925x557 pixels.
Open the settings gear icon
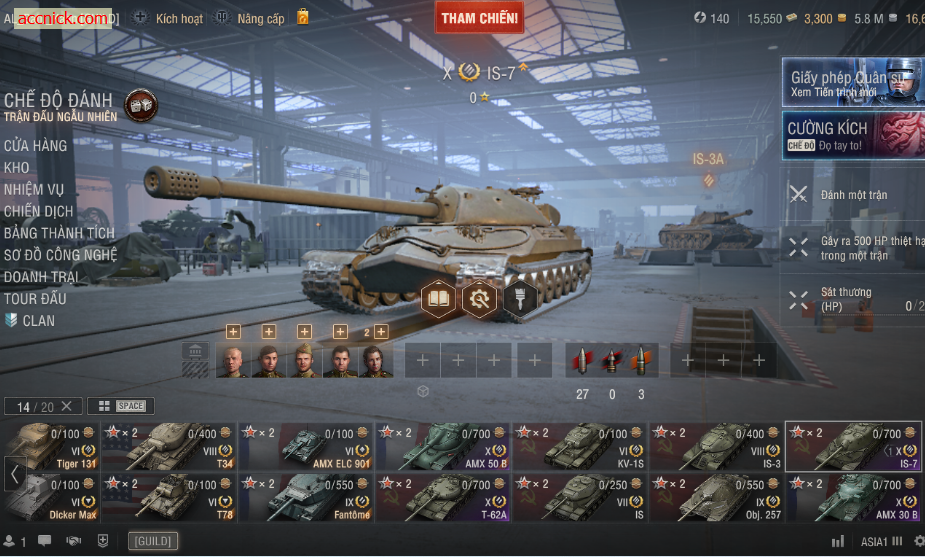pyautogui.click(x=919, y=541)
